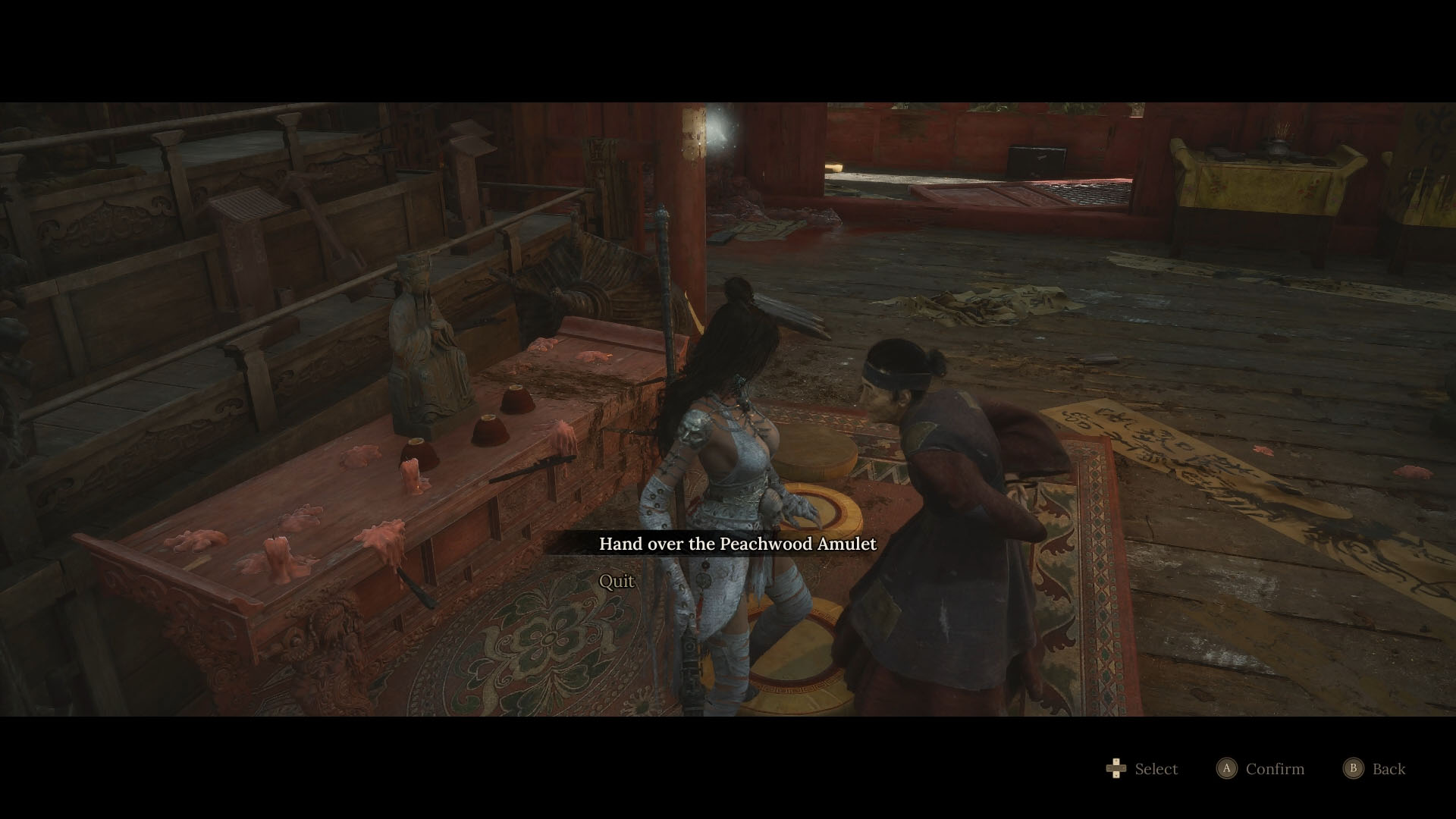Viewport: 1456px width, 819px height.
Task: Choose "Quit" to end the dialogue
Action: pyautogui.click(x=617, y=582)
